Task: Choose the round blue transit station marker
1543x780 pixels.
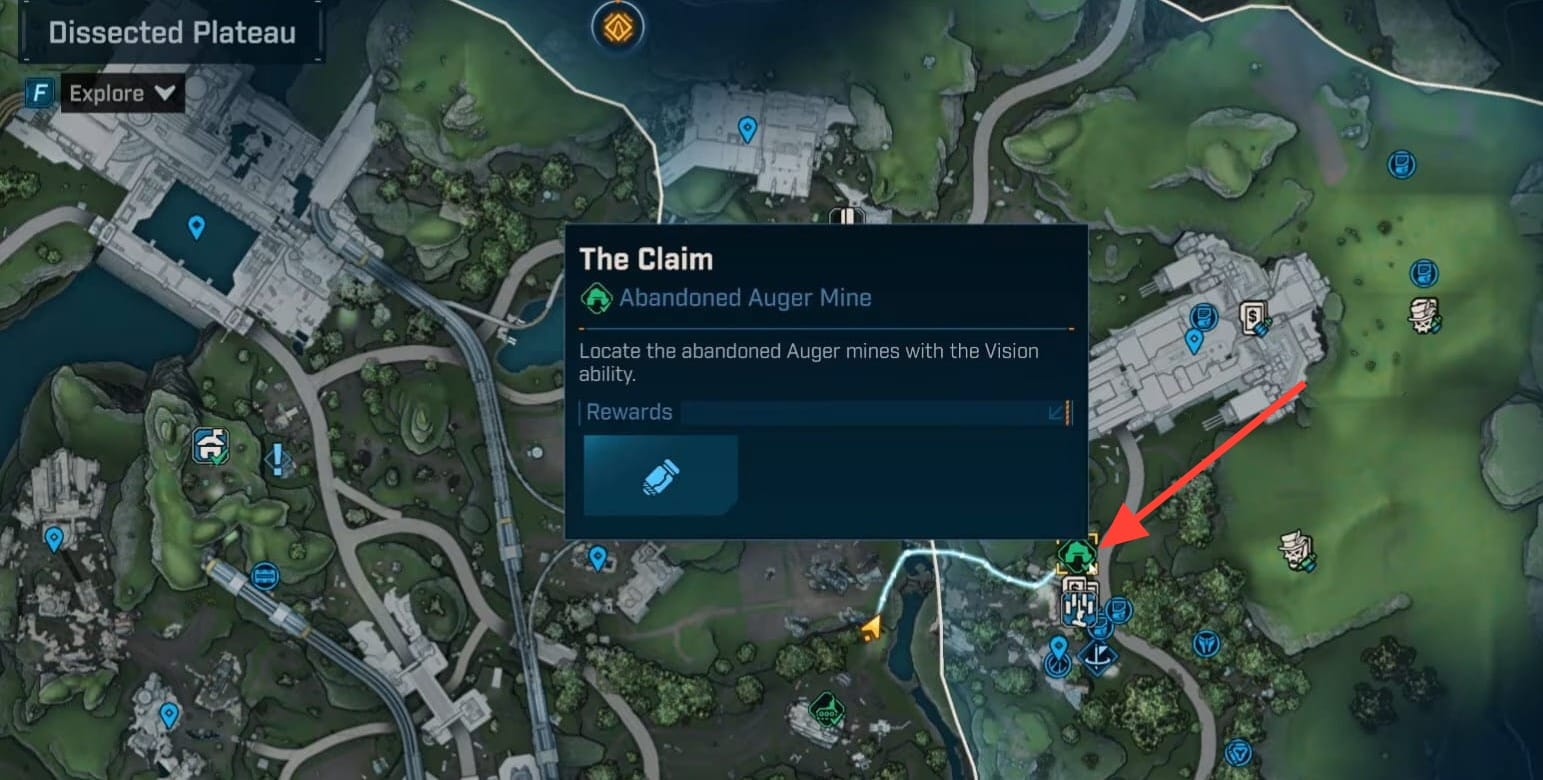Action: click(264, 576)
